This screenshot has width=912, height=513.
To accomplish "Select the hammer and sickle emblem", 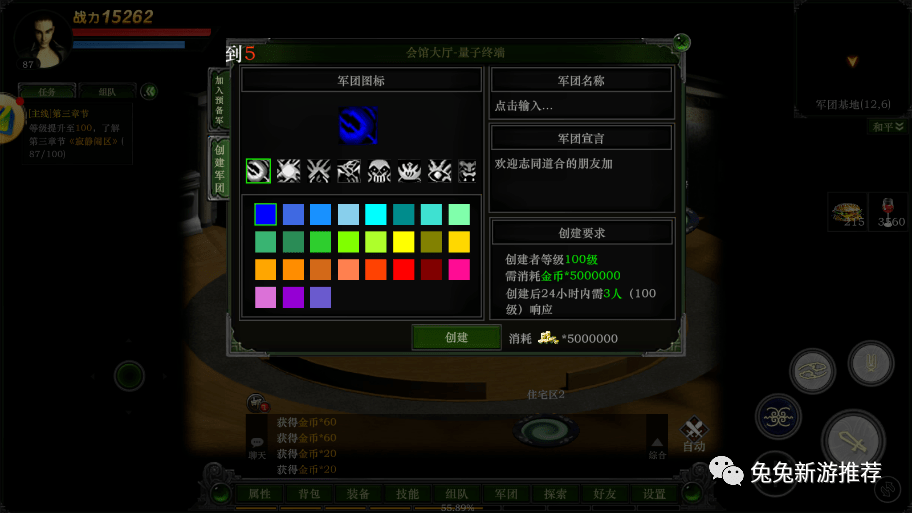I will 258,171.
